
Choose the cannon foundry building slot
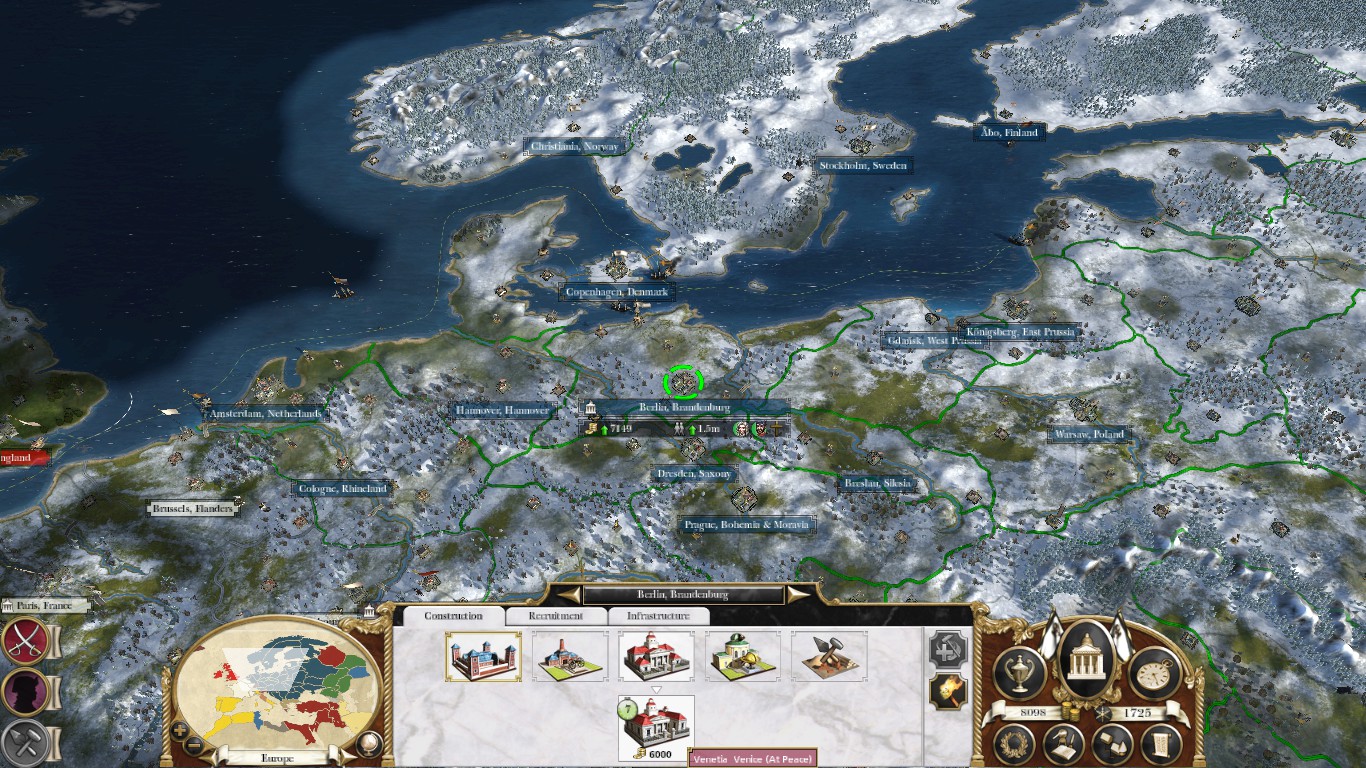click(570, 656)
